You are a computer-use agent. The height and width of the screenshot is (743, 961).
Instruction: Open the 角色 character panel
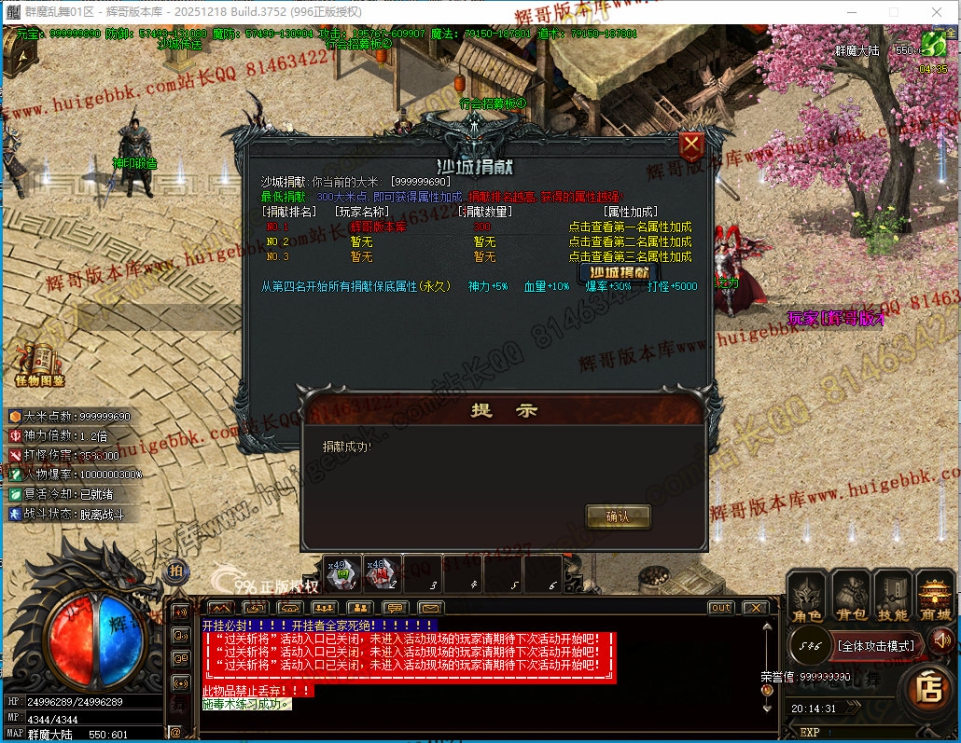[808, 598]
